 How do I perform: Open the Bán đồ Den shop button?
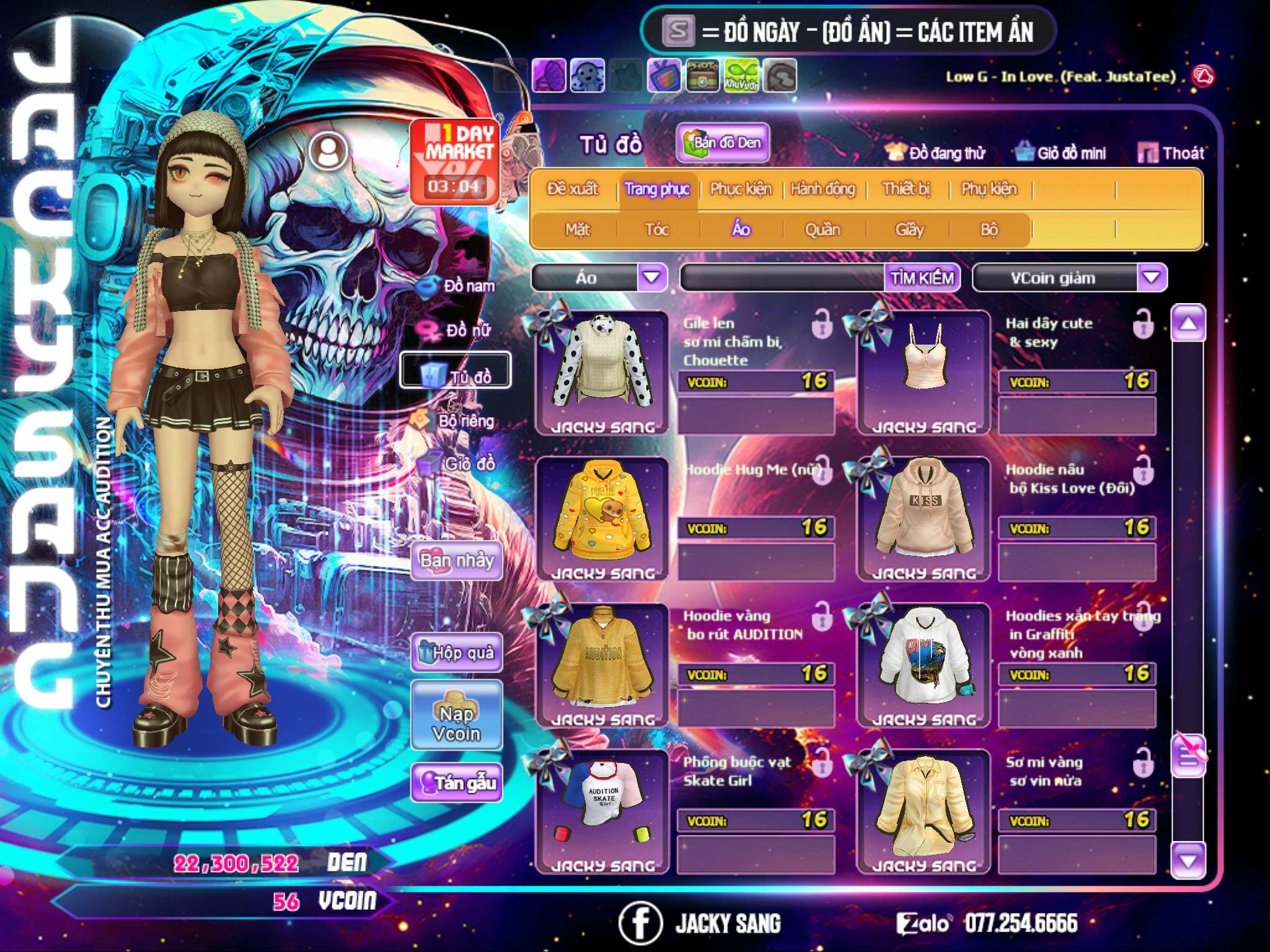[723, 143]
